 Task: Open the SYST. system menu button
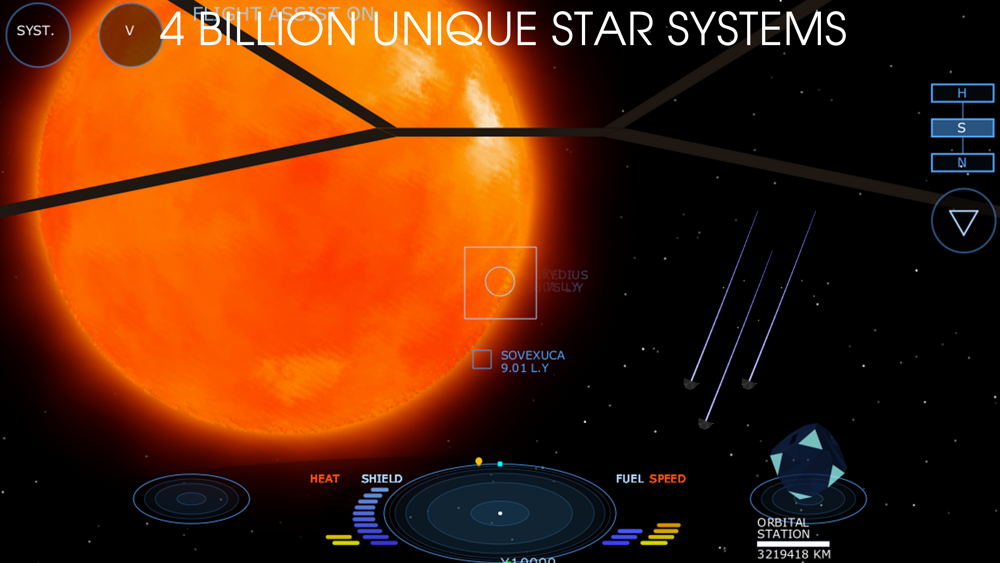click(x=38, y=34)
